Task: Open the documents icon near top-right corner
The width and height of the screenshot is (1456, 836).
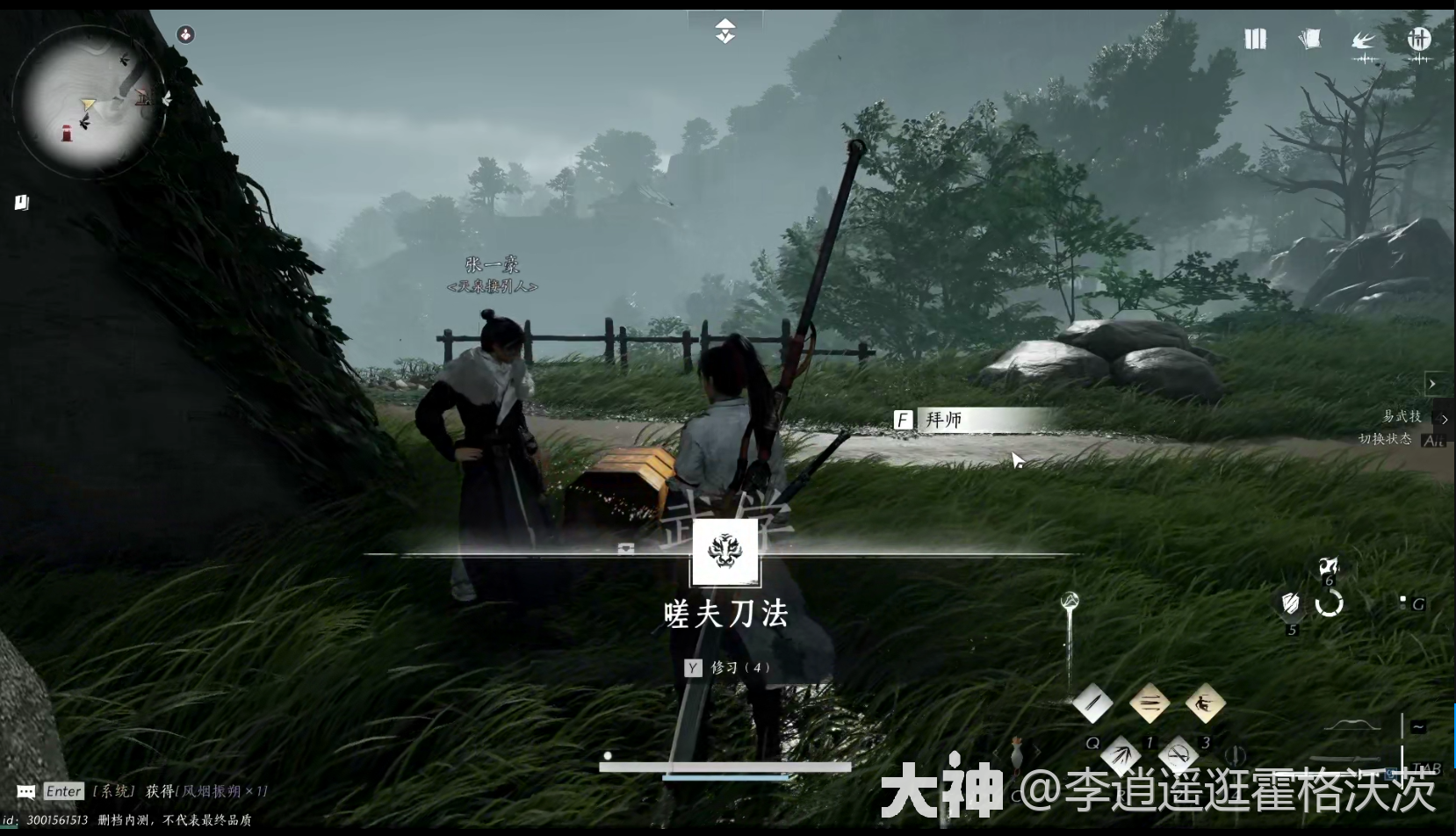Action: click(1308, 40)
